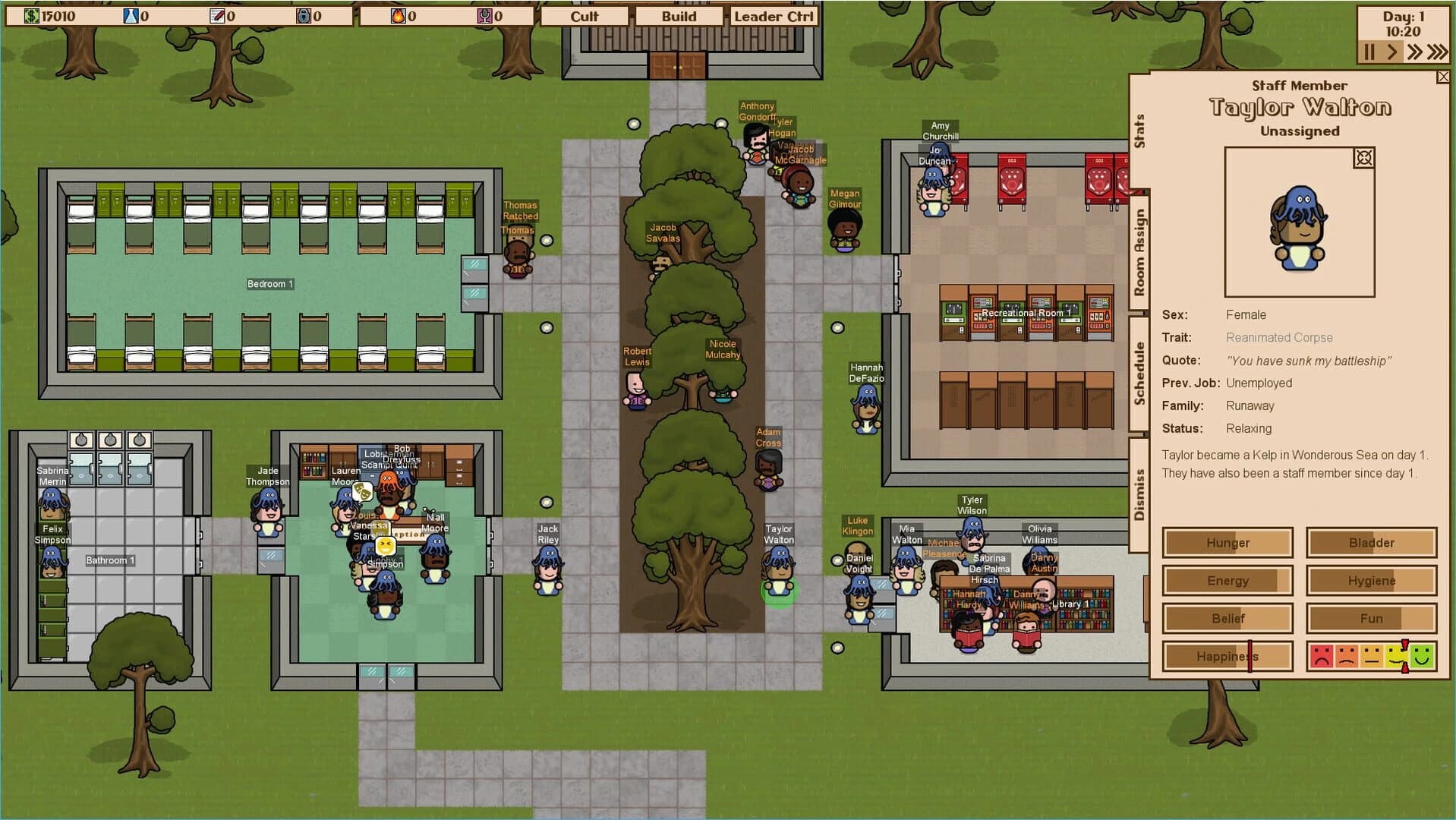The height and width of the screenshot is (820, 1456).
Task: Click Taylor's Happiness level bar
Action: 1227,656
